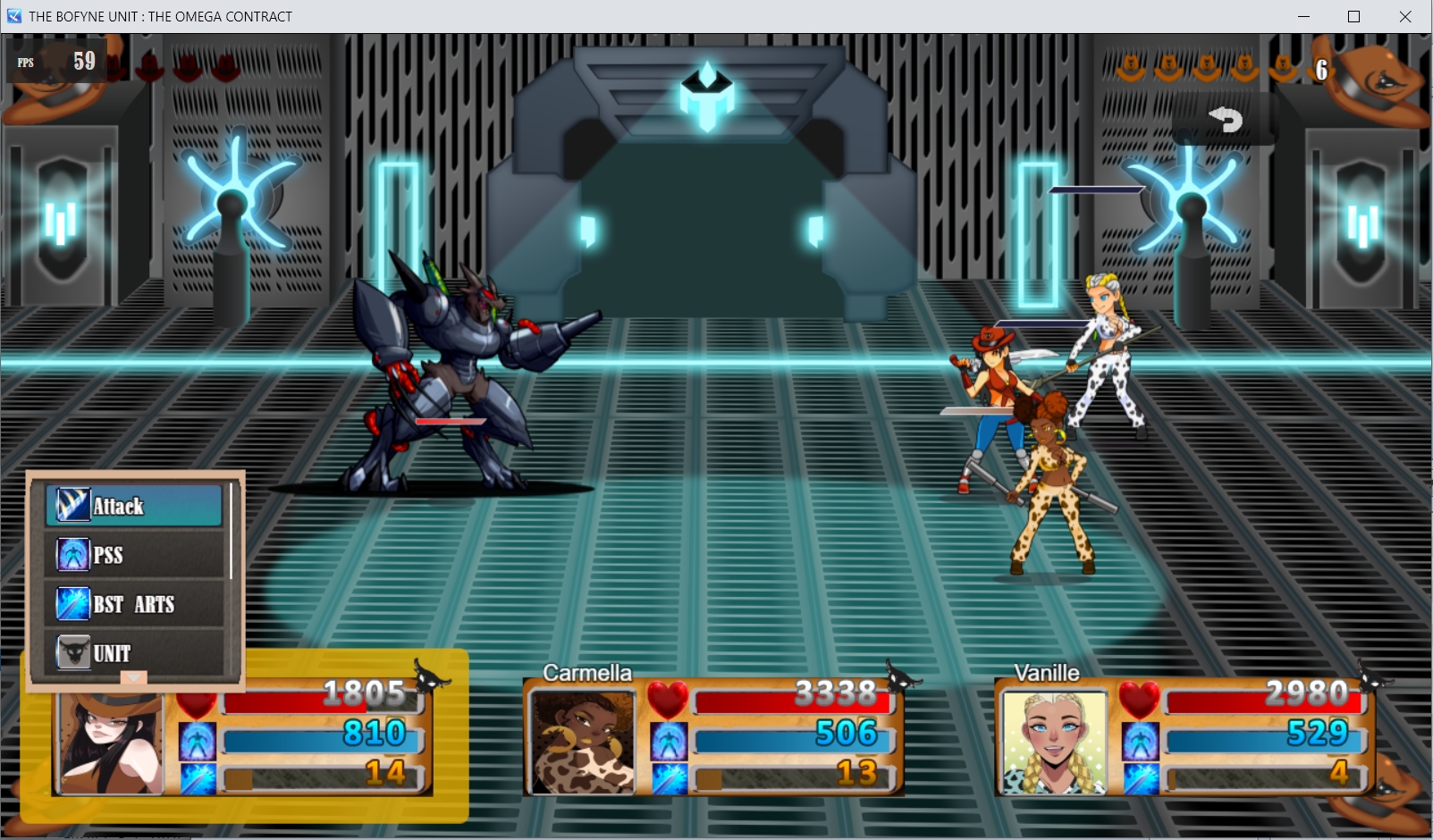Select the Attack command

pos(134,506)
